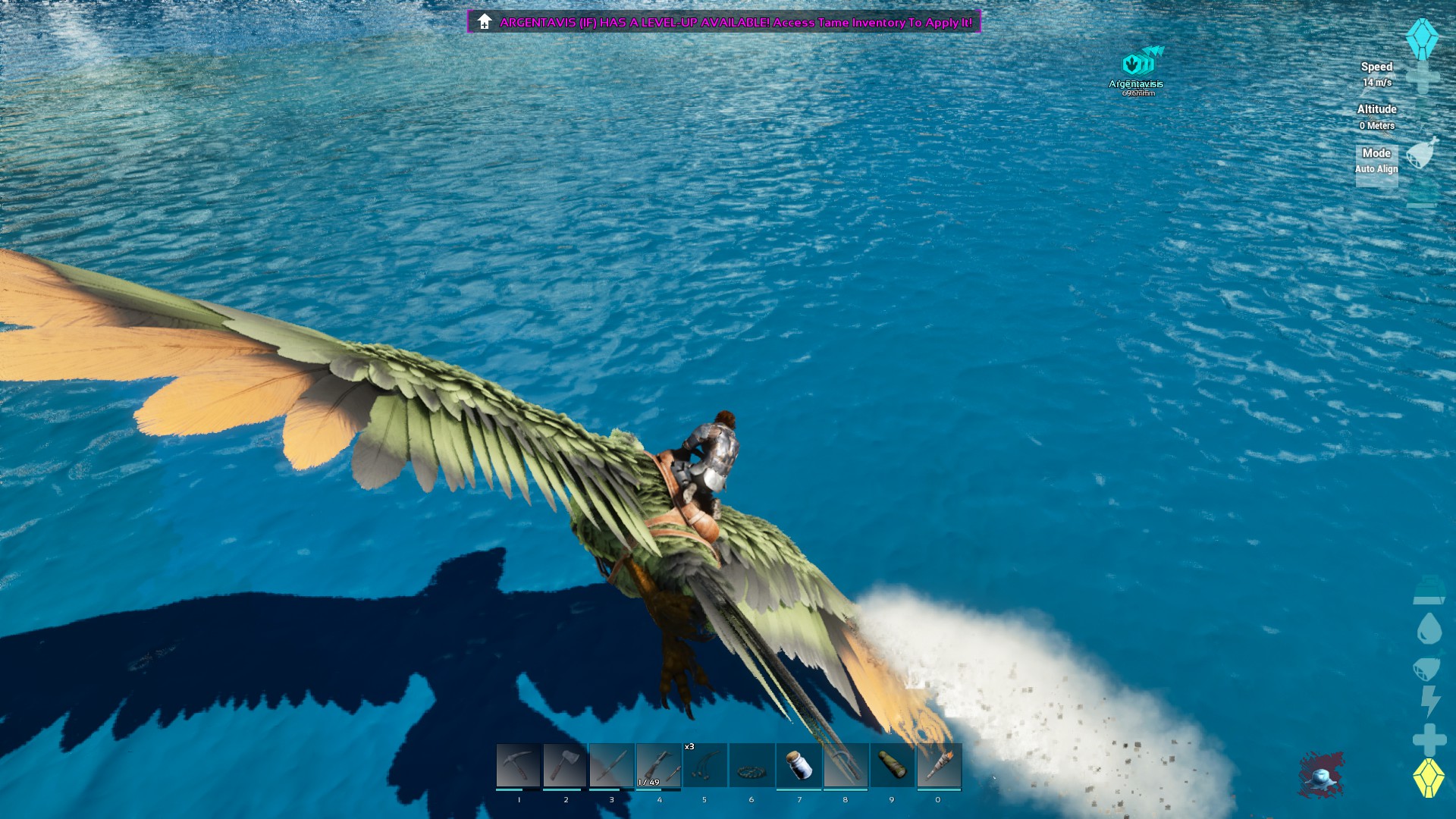Click the cyan mount experience crystal icon
Screen dimensions: 1456x819
1422,38
